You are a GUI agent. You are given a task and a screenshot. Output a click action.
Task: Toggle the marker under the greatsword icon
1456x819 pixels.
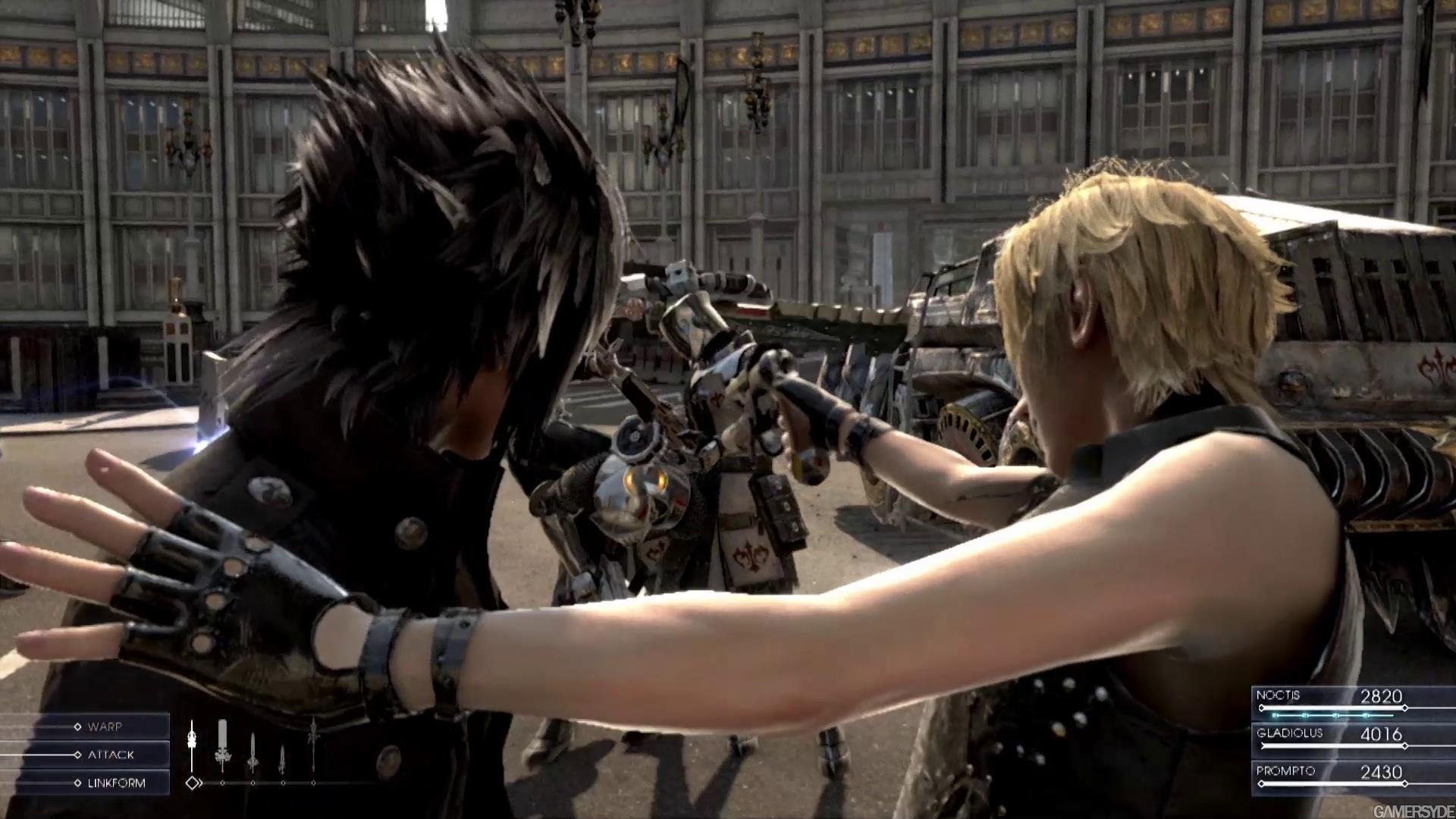pos(222,783)
